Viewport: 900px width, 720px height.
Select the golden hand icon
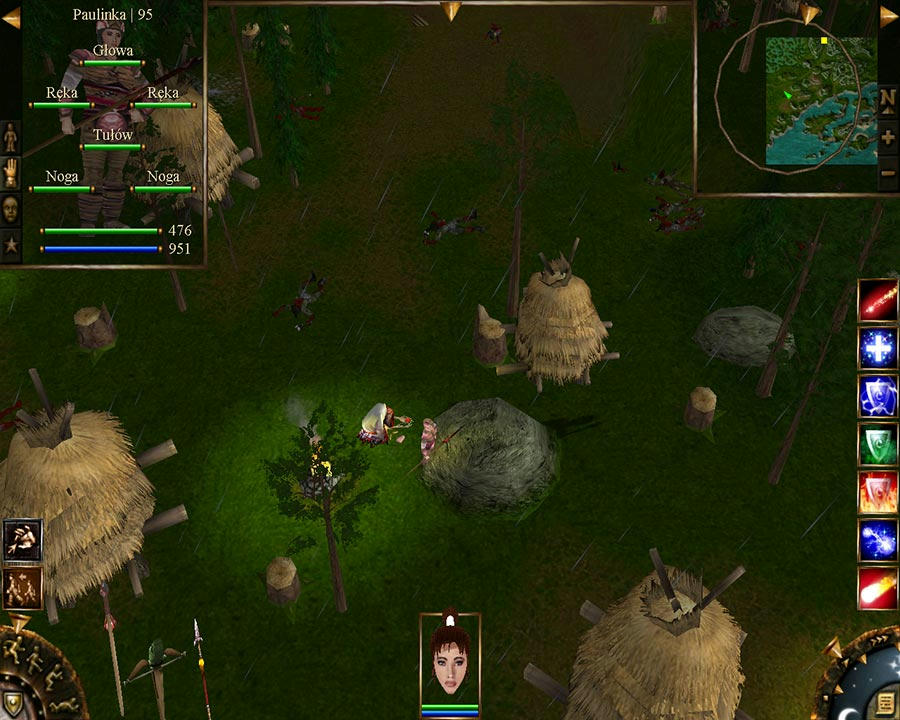[x=11, y=173]
